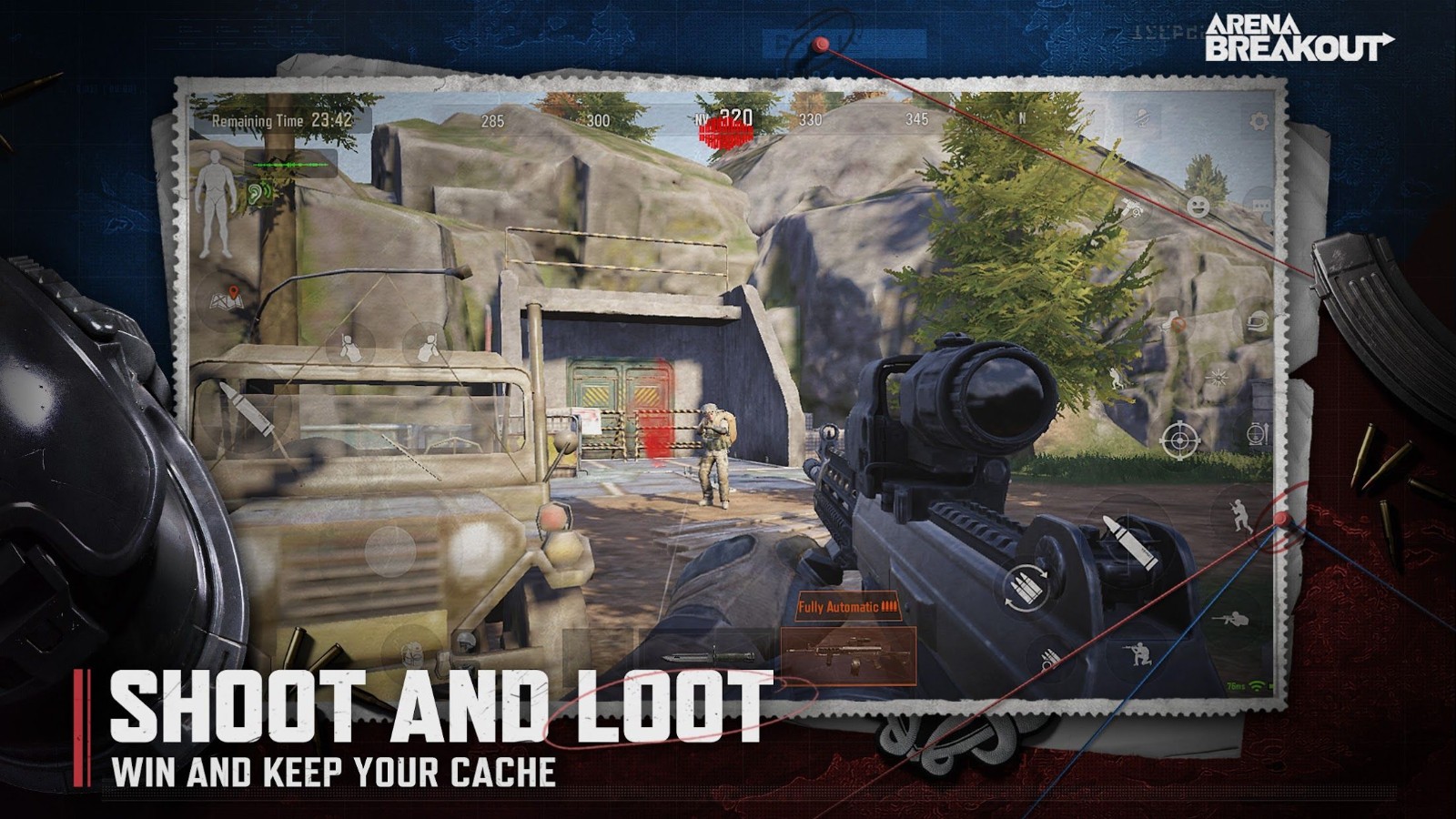
Task: Tap the crouch stance button
Action: [x=1137, y=652]
